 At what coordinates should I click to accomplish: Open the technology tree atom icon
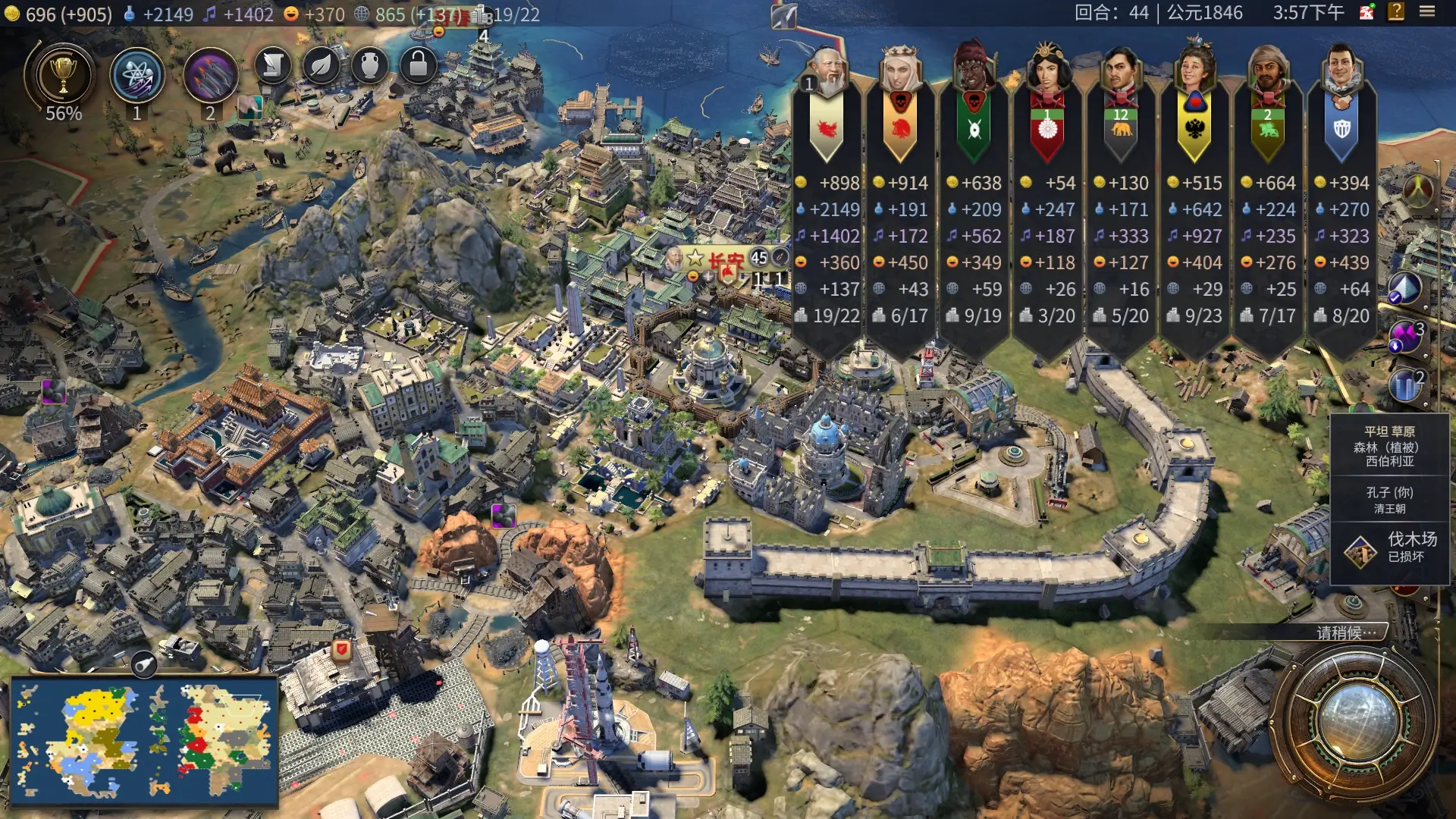[136, 76]
